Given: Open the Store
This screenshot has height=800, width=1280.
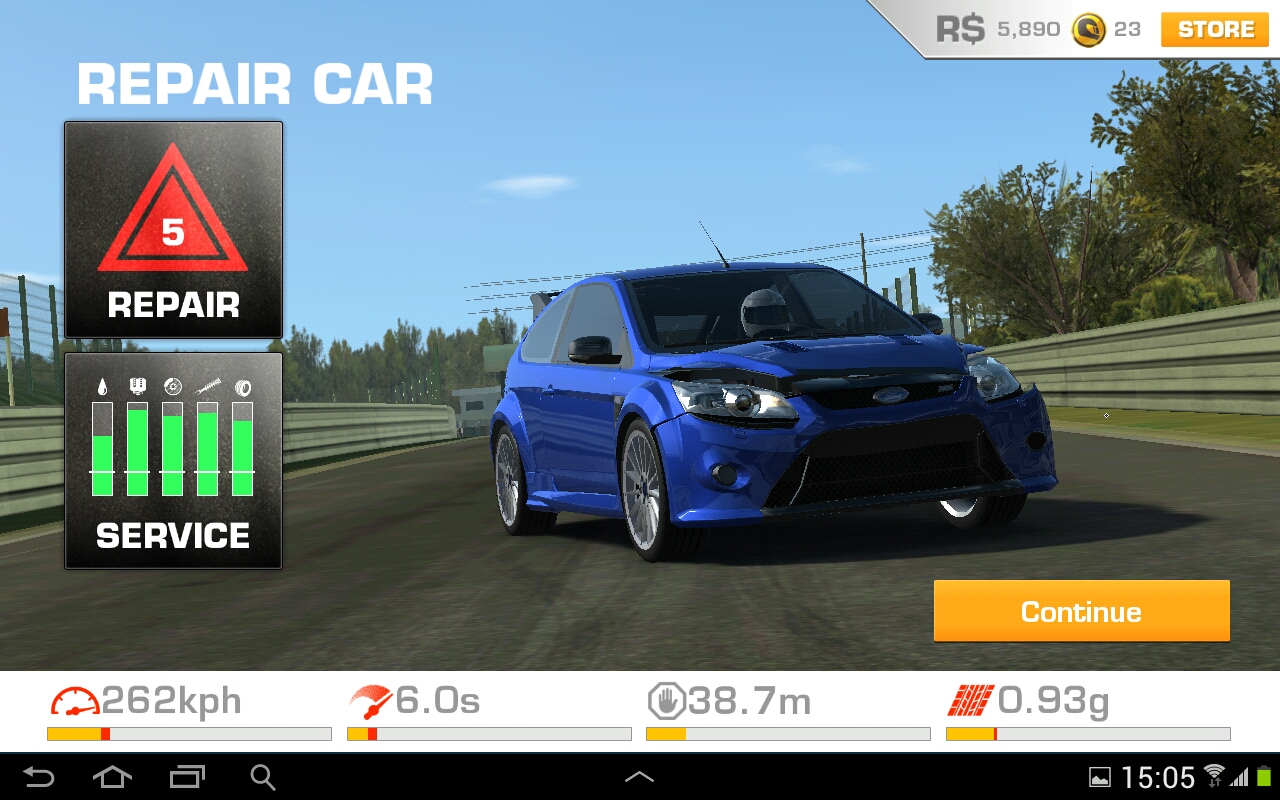Looking at the screenshot, I should pyautogui.click(x=1215, y=30).
